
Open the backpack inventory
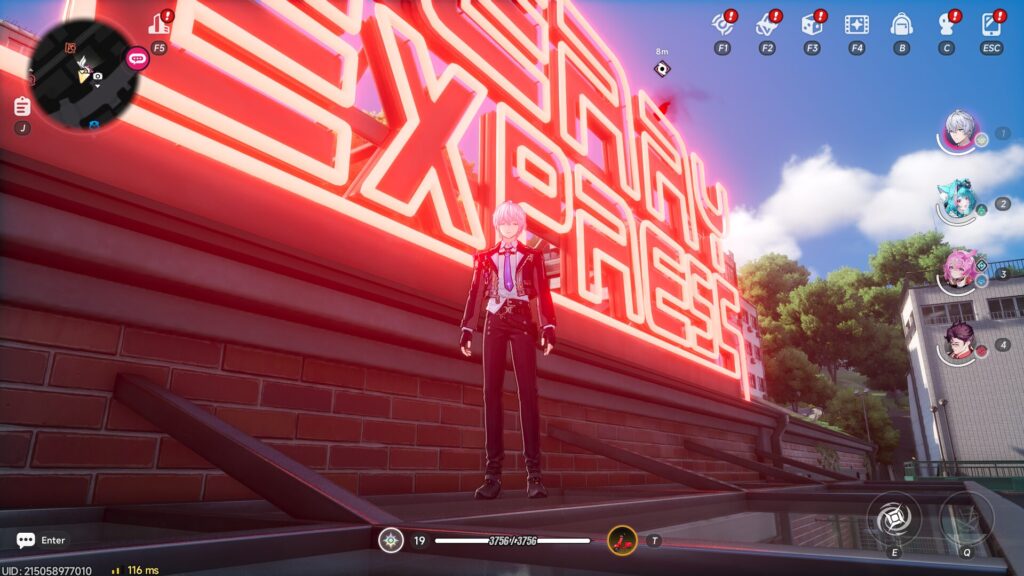(x=901, y=24)
